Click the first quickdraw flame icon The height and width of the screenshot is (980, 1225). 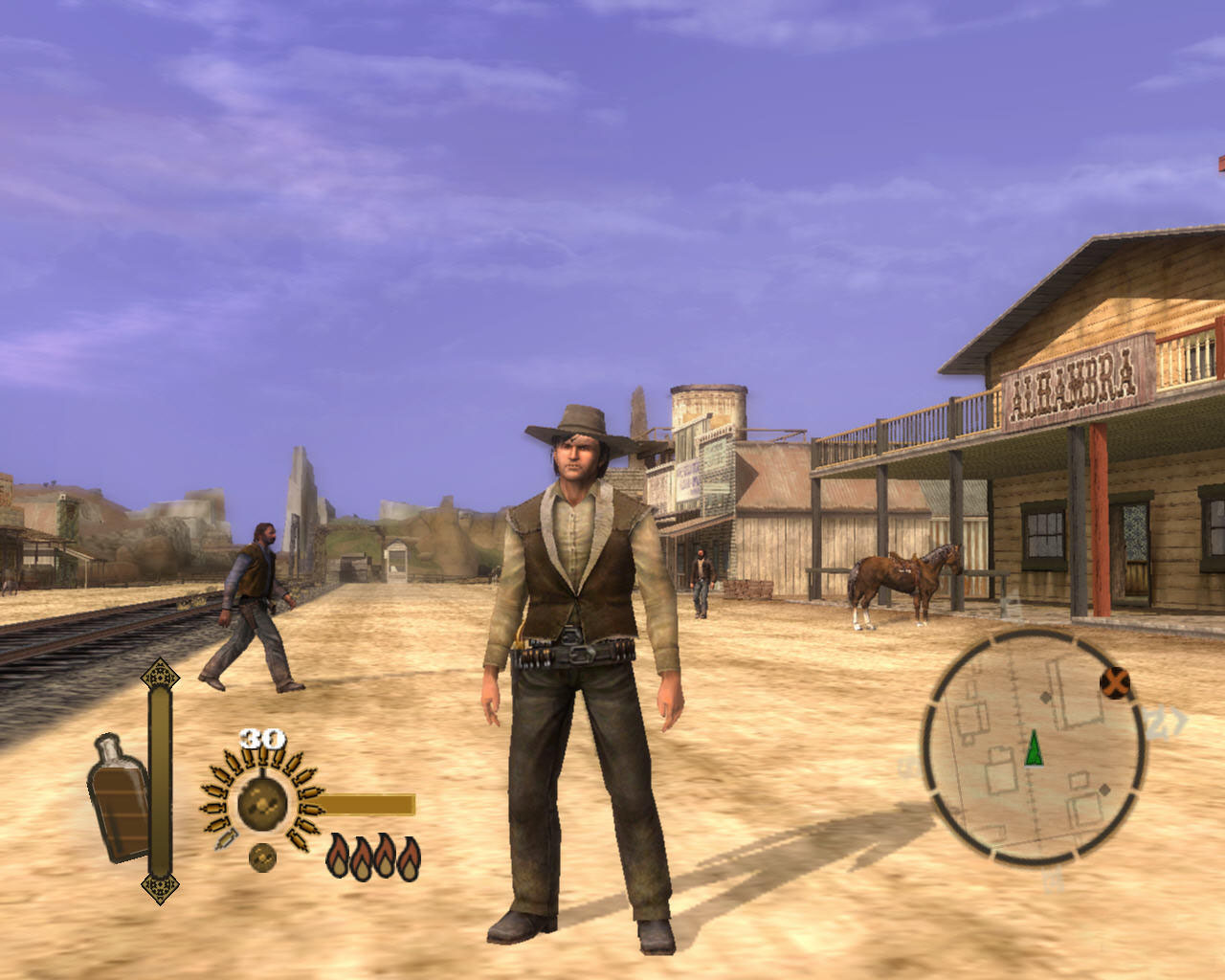[338, 856]
